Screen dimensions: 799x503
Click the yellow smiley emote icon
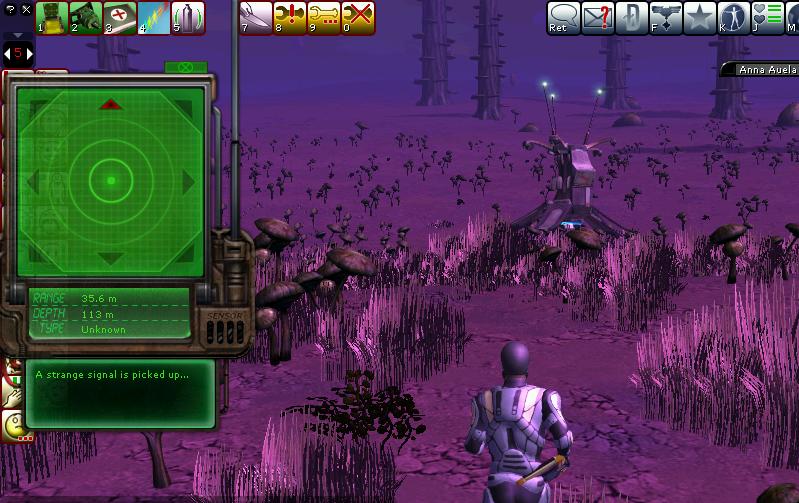(x=14, y=427)
